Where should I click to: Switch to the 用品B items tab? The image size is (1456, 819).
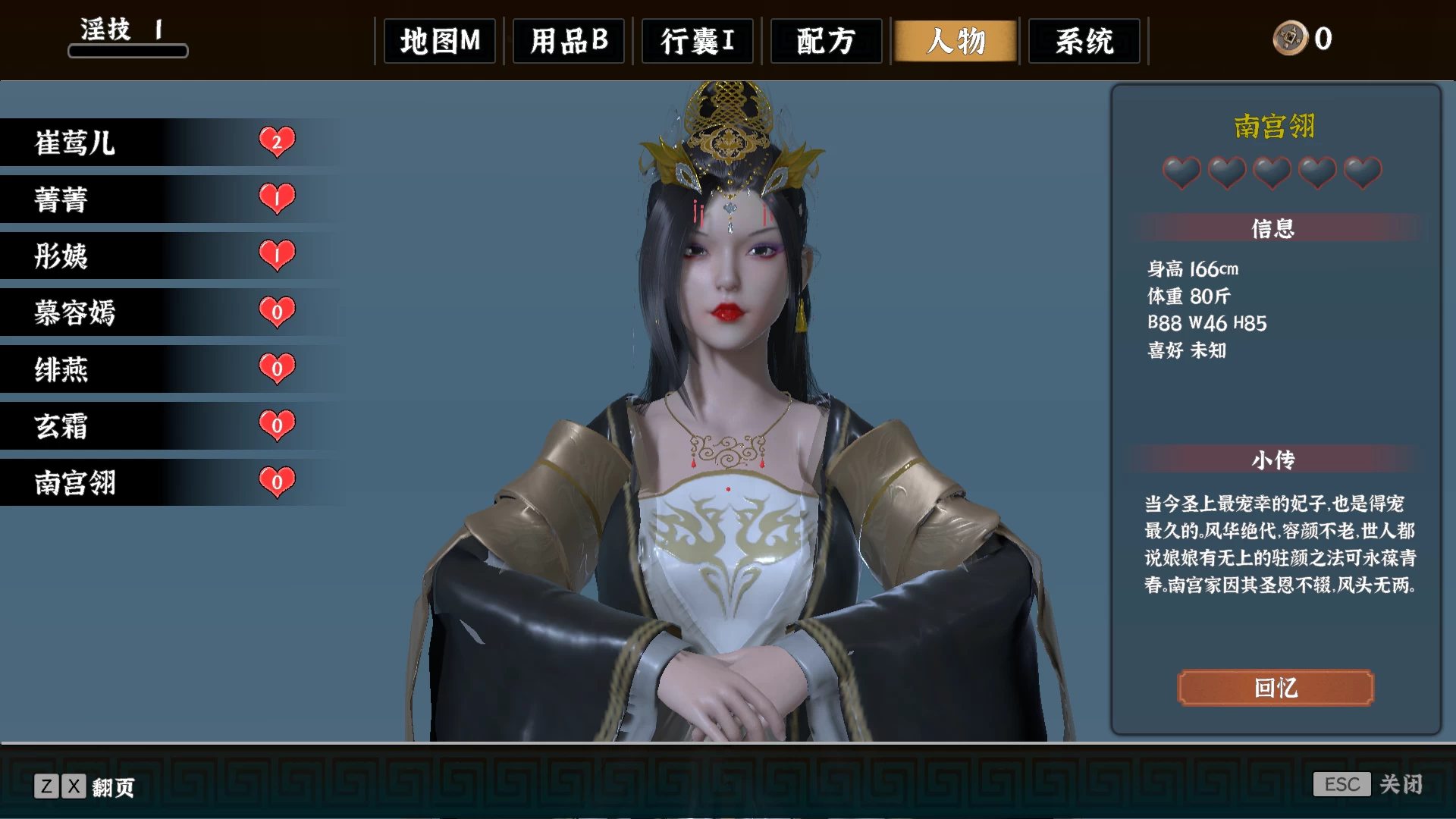coord(569,41)
